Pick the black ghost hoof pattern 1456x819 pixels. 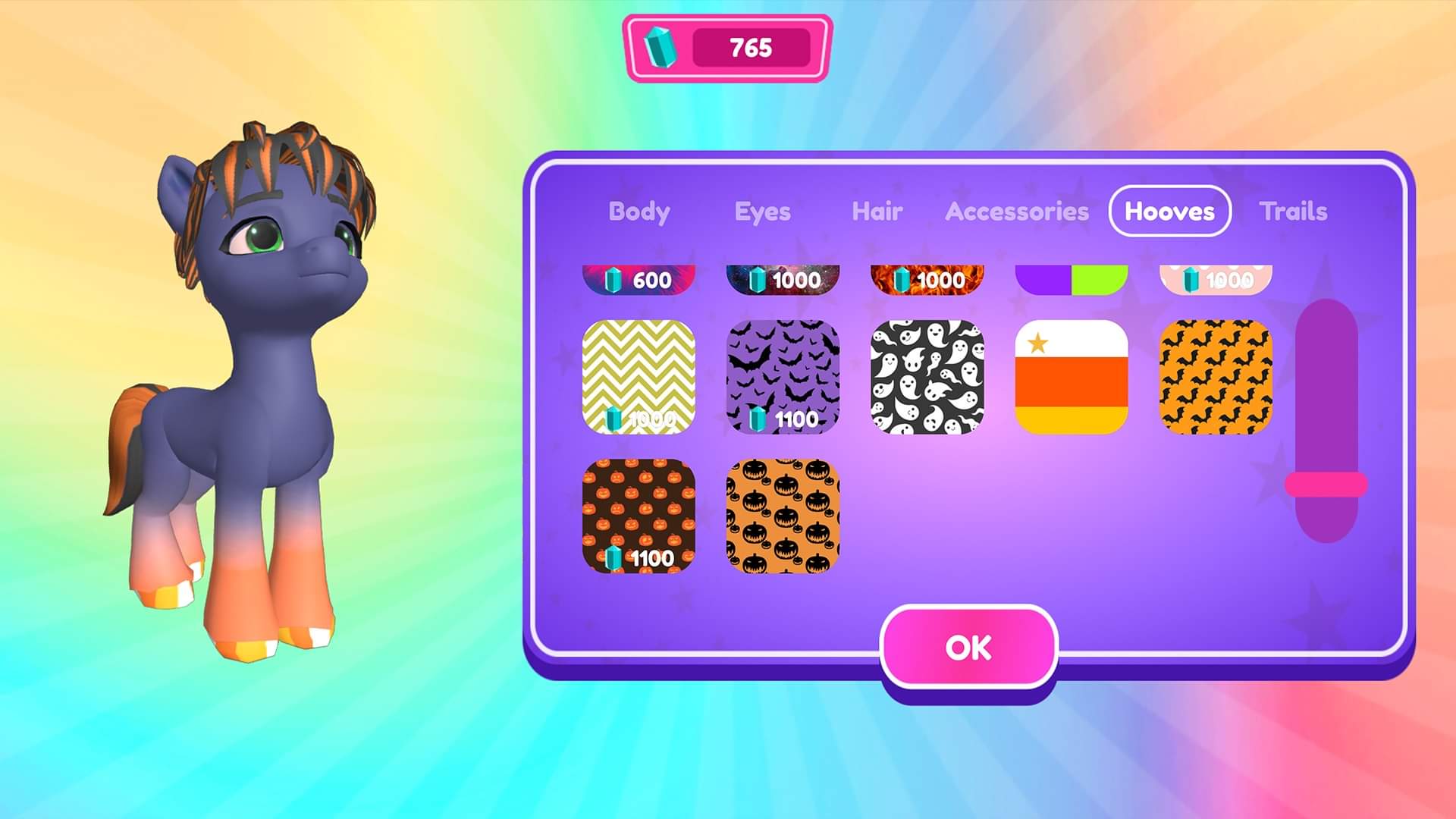927,379
